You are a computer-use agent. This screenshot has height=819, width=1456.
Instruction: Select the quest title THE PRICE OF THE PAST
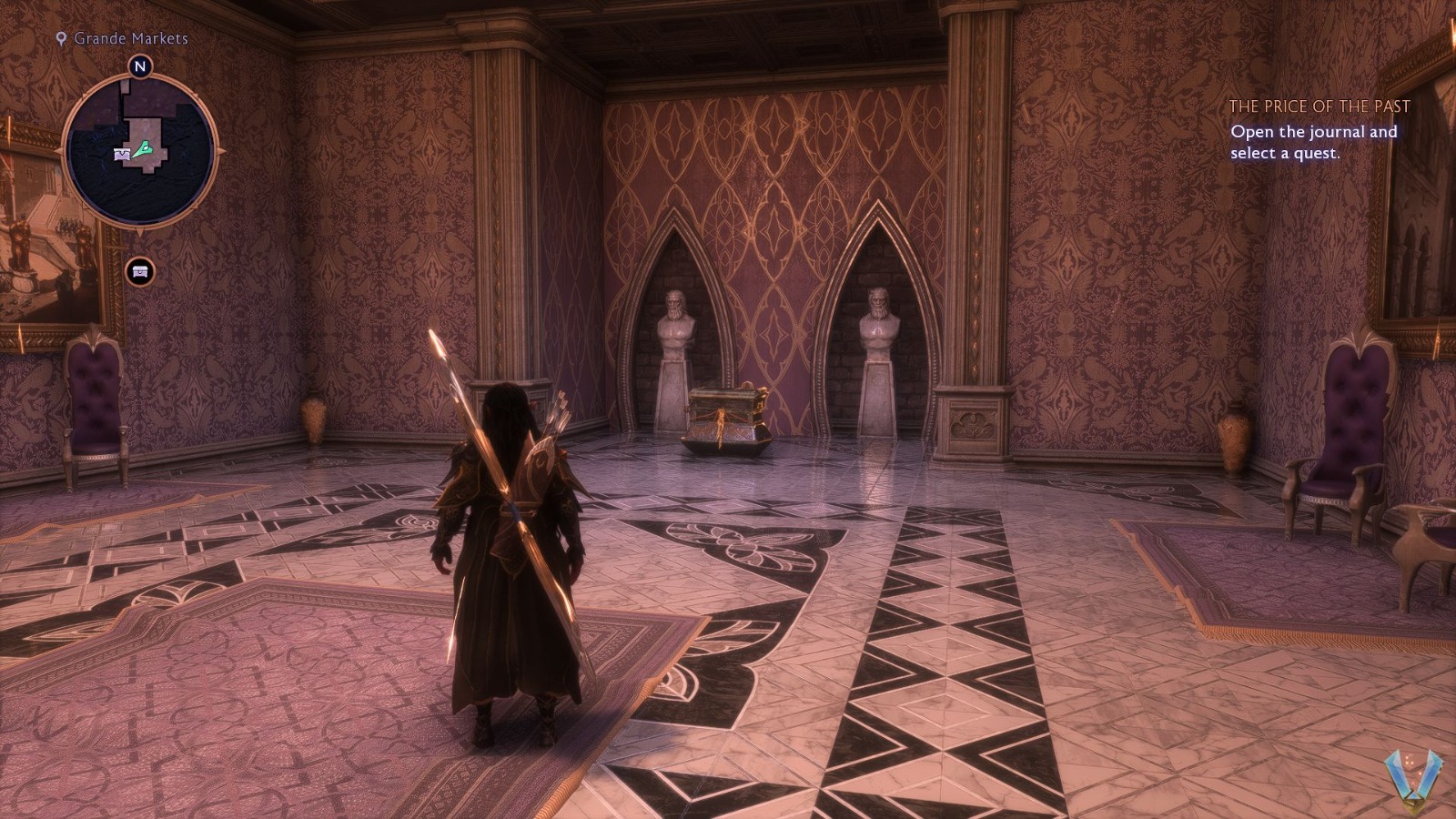[x=1321, y=105]
